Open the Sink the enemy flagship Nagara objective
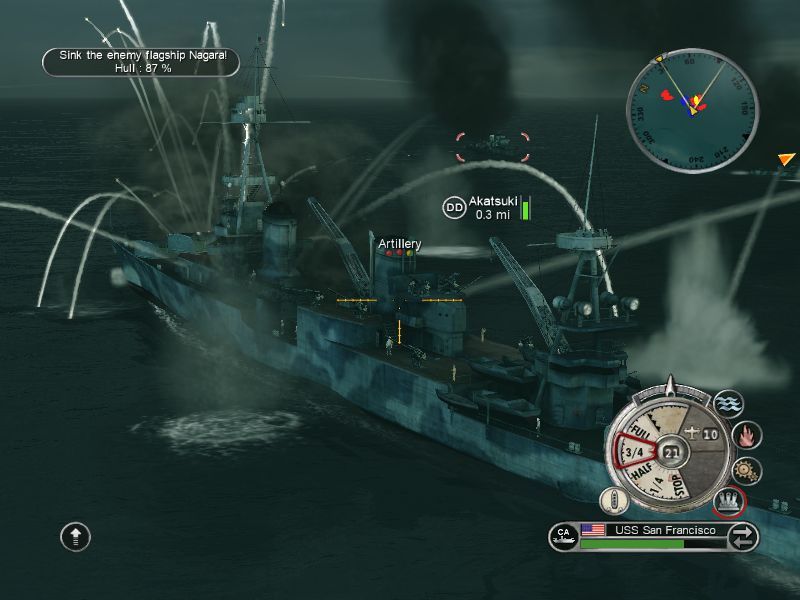Viewport: 800px width, 600px height. (x=141, y=62)
